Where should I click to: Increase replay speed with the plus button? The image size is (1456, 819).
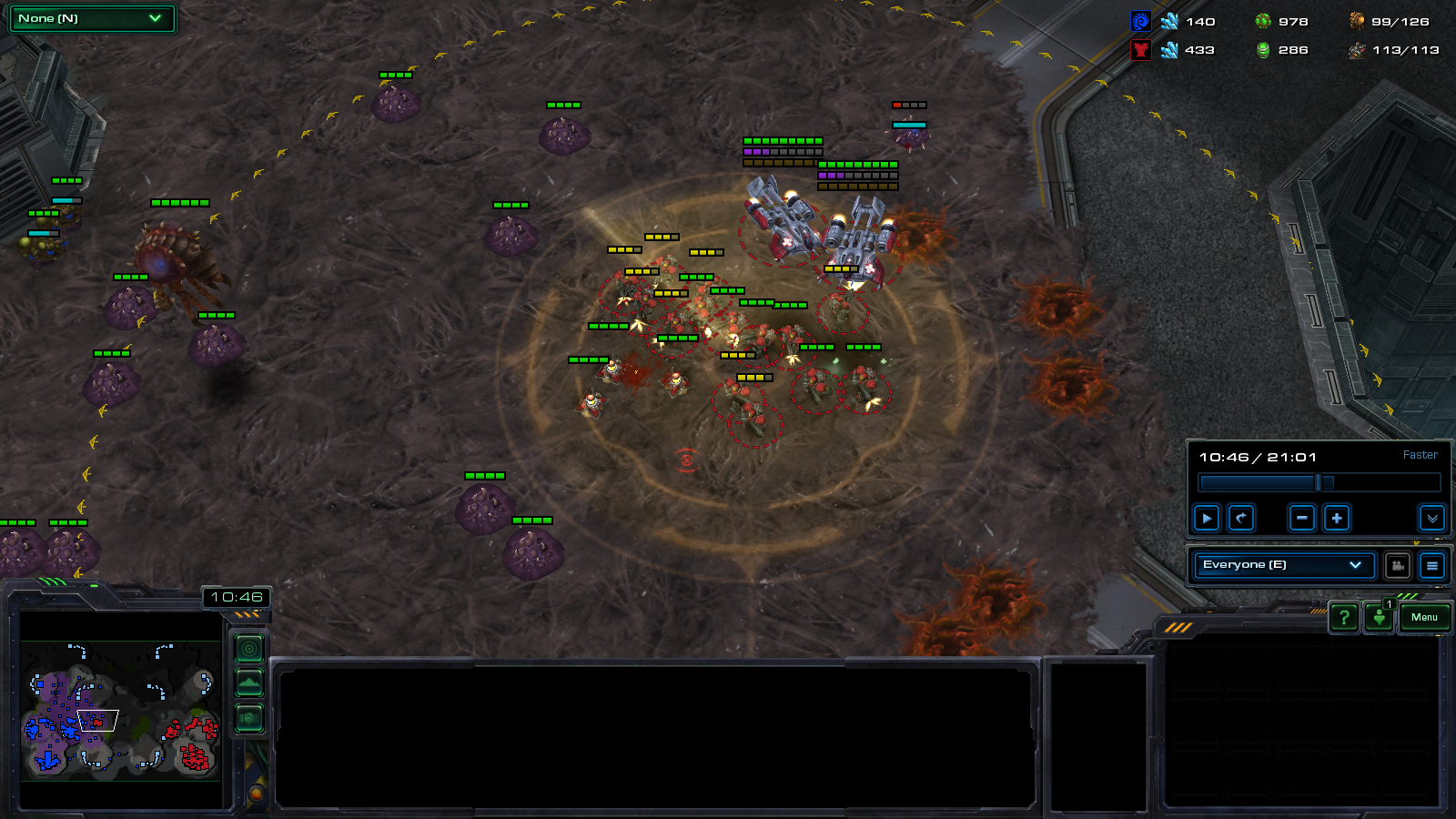[x=1337, y=519]
